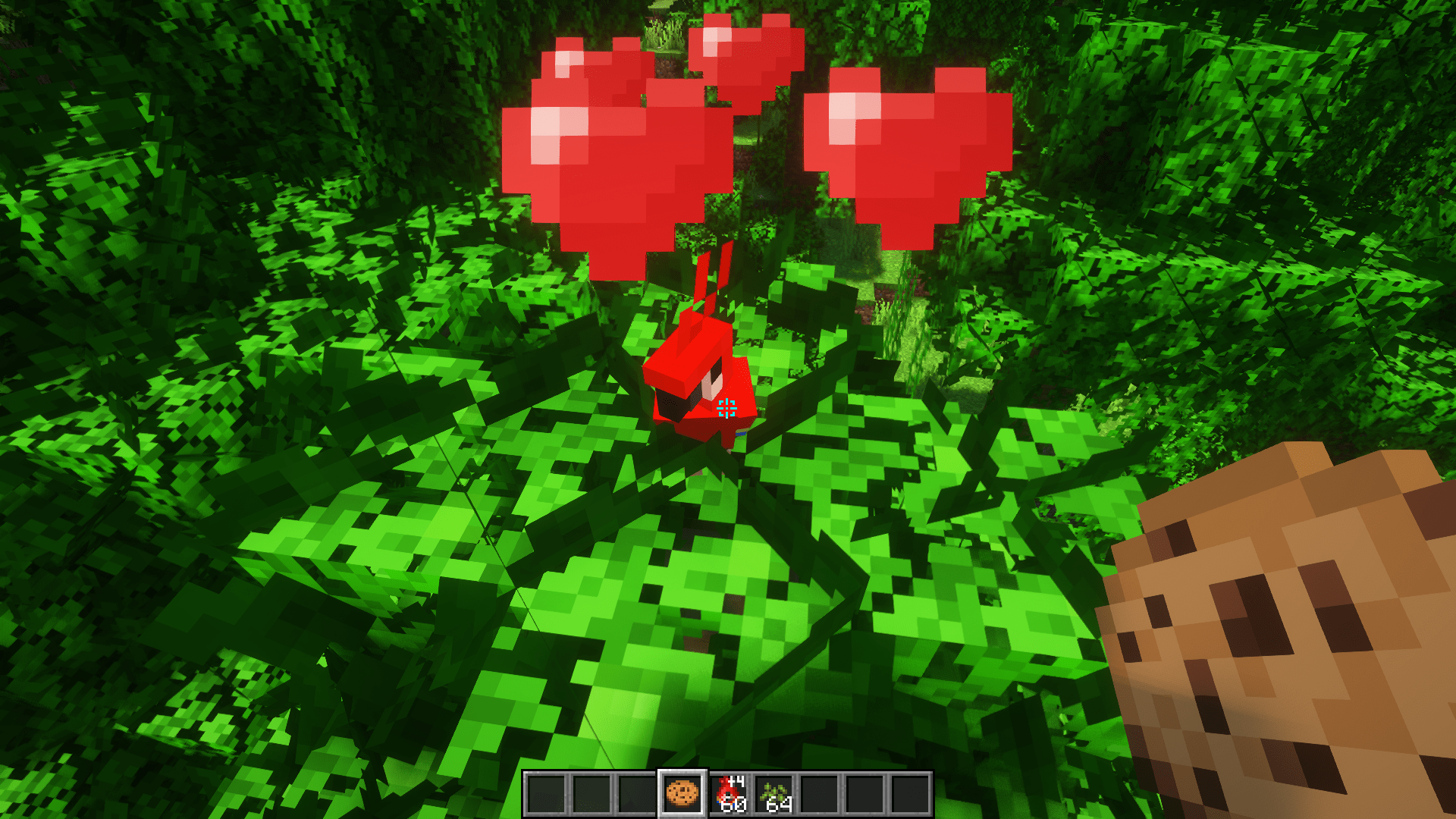The image size is (1456, 819).
Task: Select the cookie in the hotbar
Action: point(681,795)
